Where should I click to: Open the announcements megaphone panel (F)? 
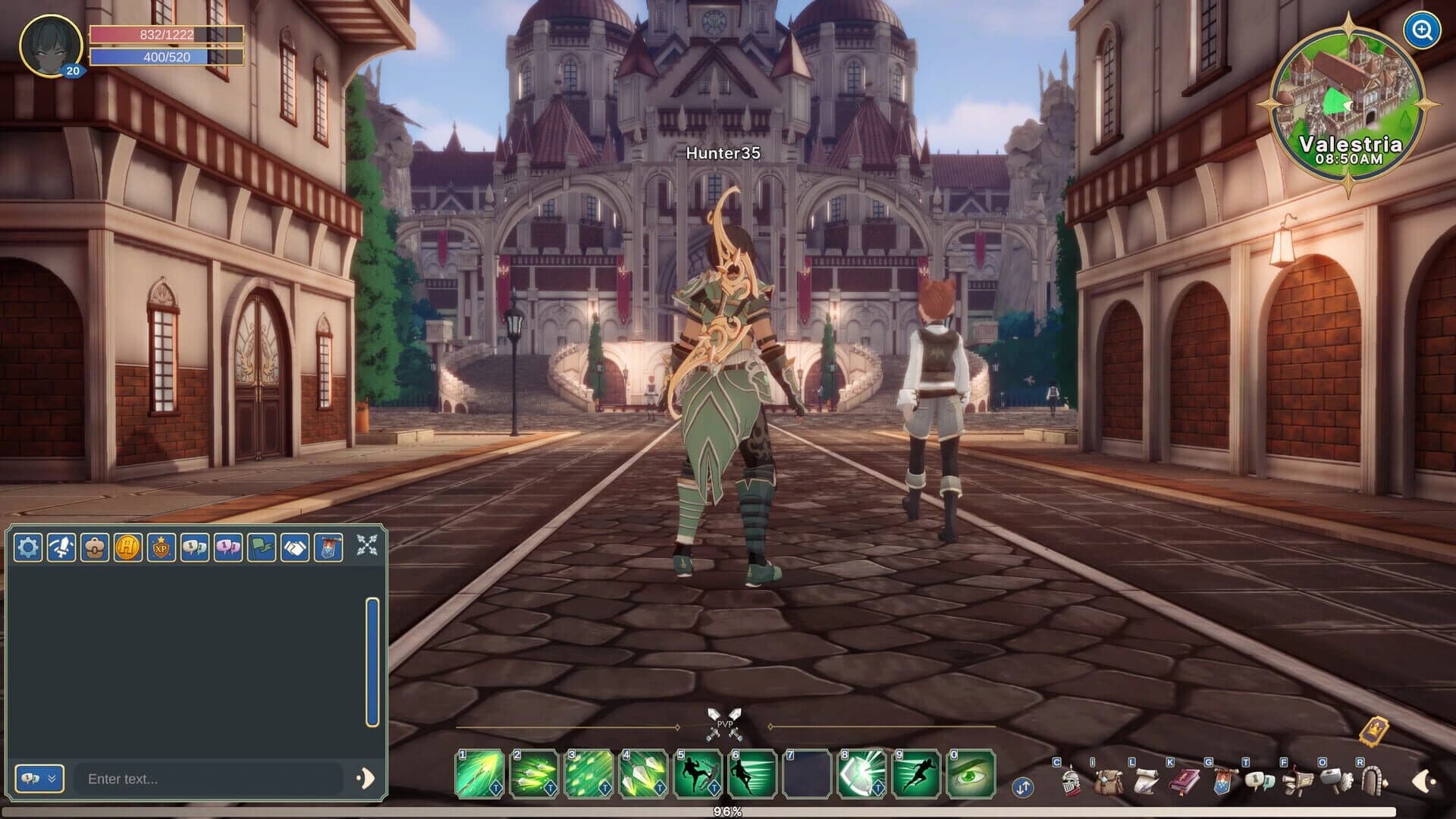click(x=1298, y=783)
